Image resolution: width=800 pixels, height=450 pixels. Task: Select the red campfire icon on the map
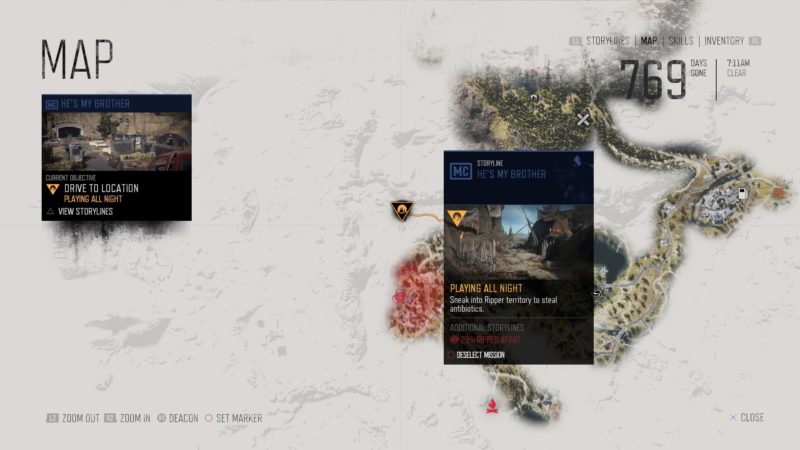pyautogui.click(x=491, y=406)
